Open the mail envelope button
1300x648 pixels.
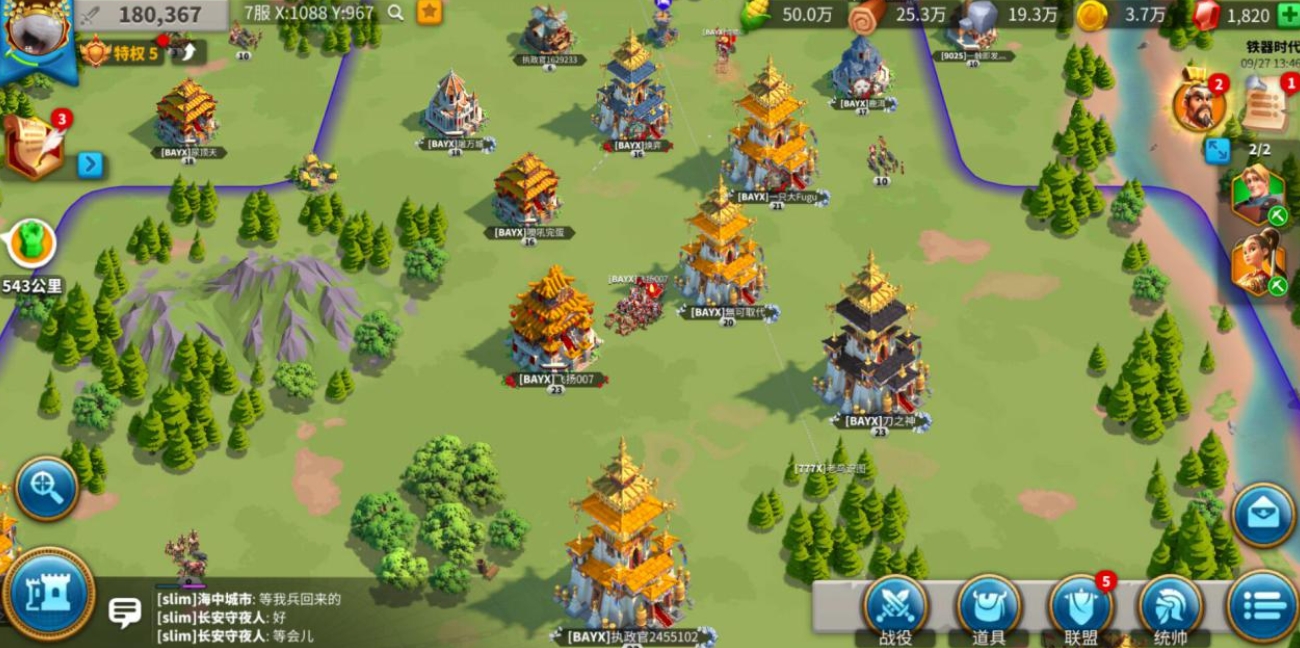pyautogui.click(x=1262, y=515)
